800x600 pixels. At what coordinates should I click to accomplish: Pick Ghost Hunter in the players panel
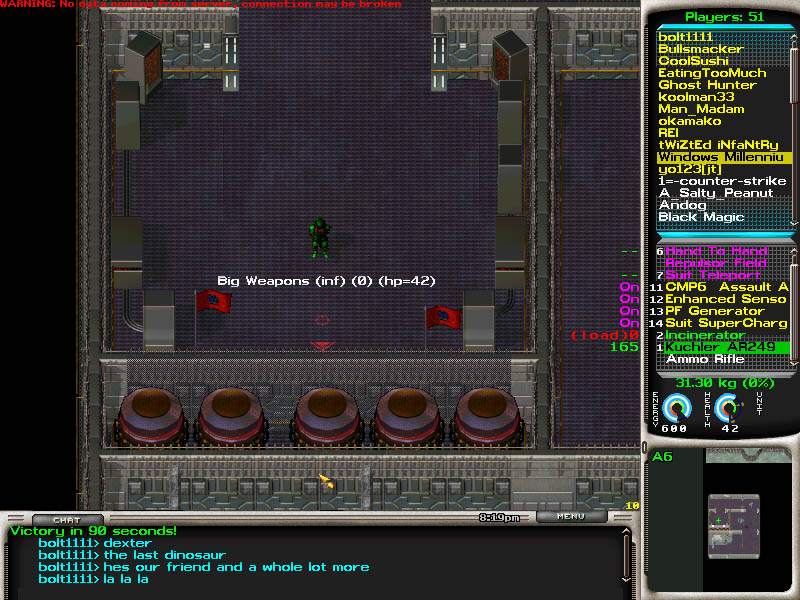click(706, 85)
